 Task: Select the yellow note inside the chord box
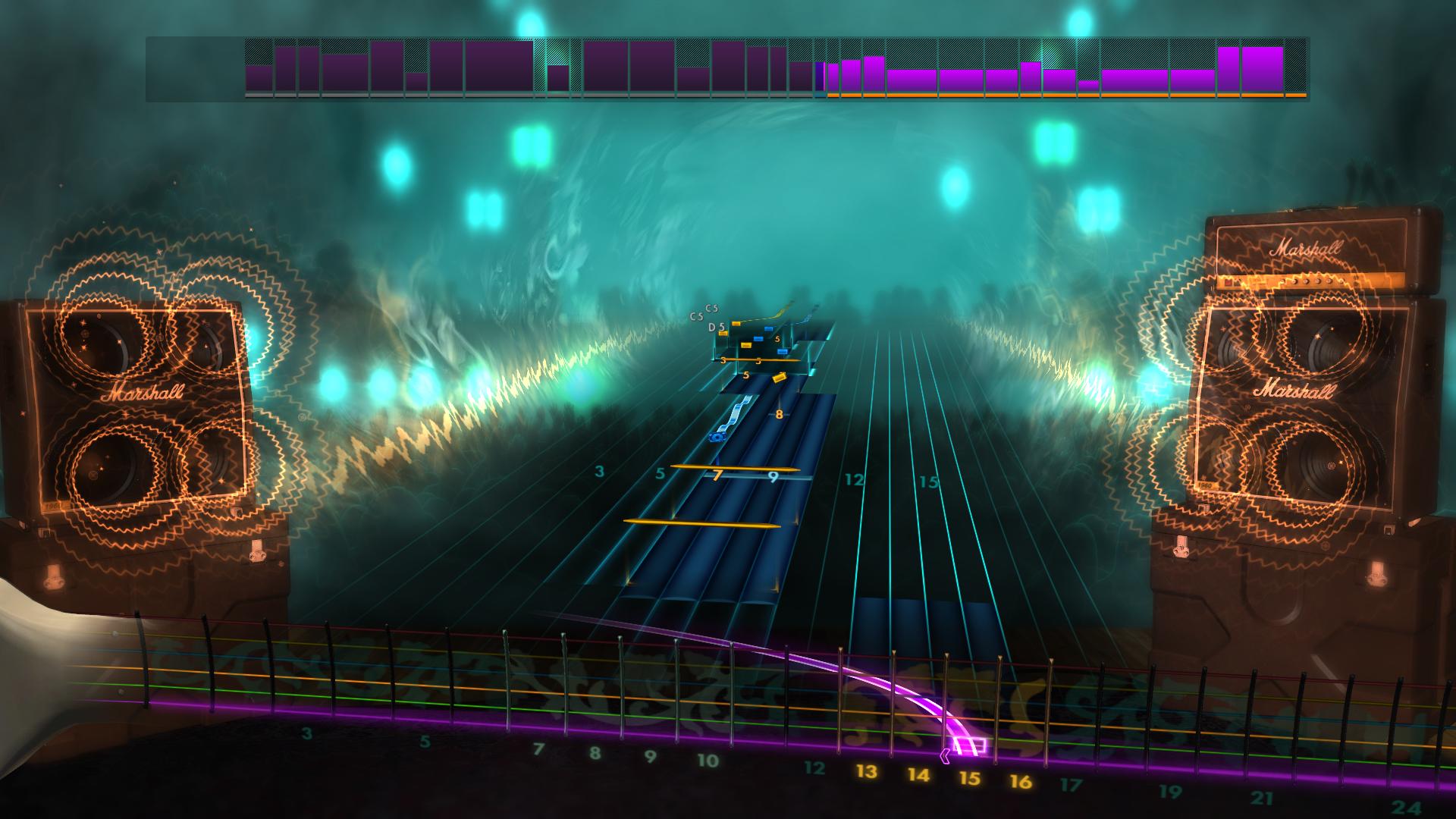746,345
